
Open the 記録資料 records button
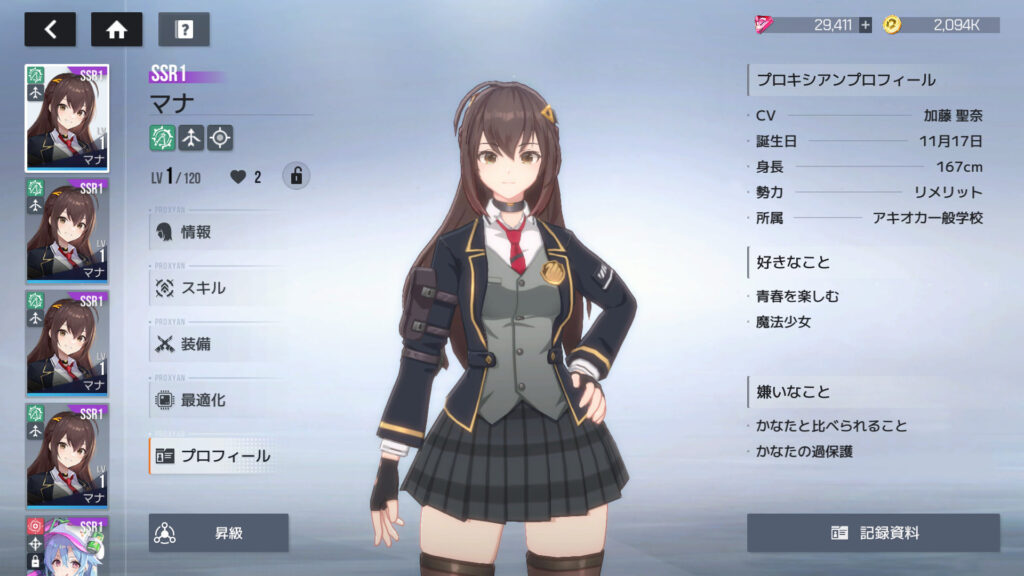[x=873, y=533]
